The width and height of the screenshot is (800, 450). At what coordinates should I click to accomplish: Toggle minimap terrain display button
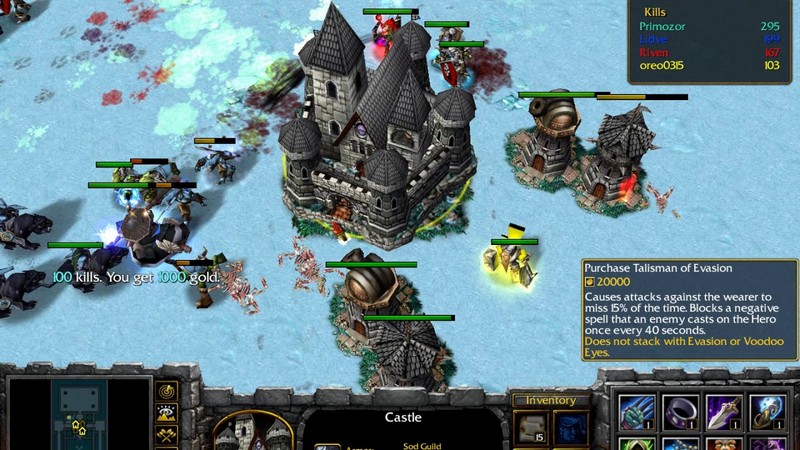(x=167, y=411)
